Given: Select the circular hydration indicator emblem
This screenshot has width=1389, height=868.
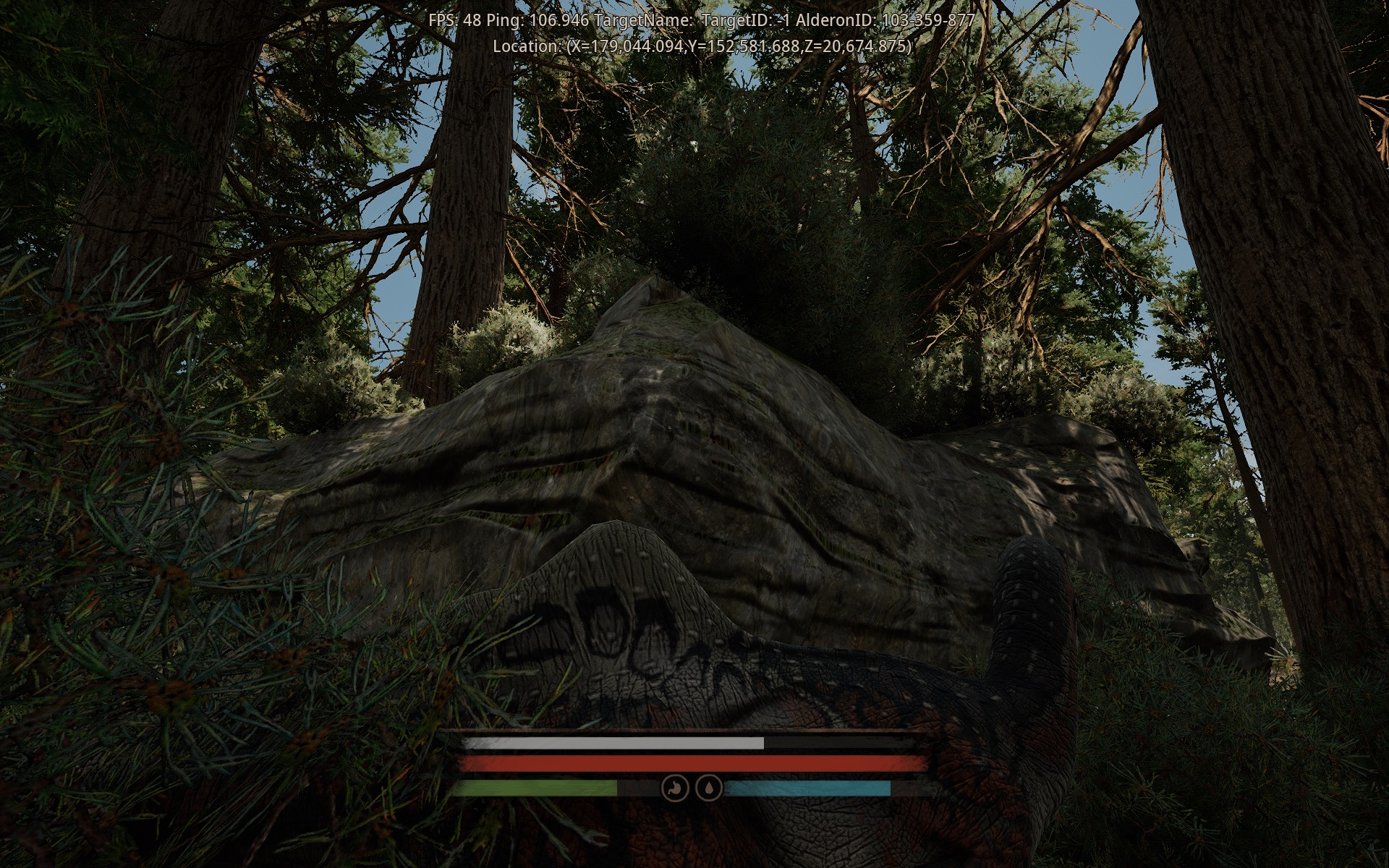Looking at the screenshot, I should 709,788.
